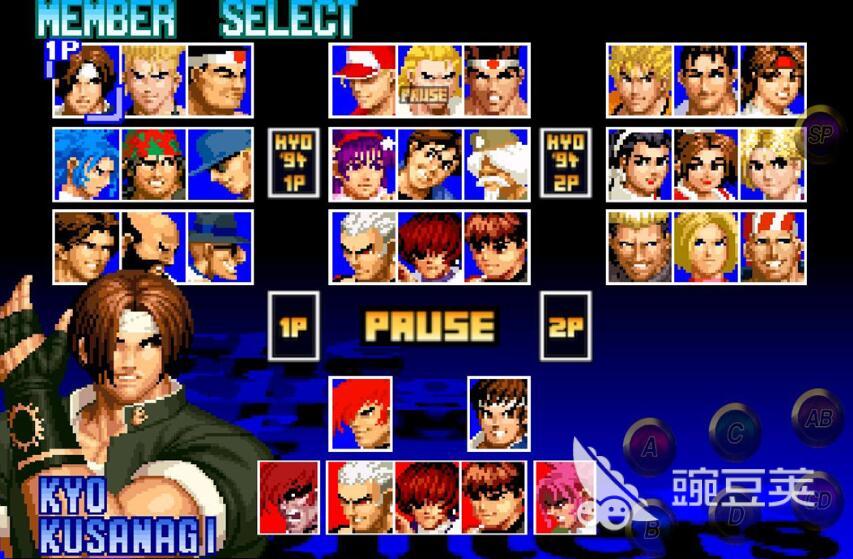Select Kyo Kusanagi's portrait
This screenshot has width=853, height=559.
coord(87,79)
